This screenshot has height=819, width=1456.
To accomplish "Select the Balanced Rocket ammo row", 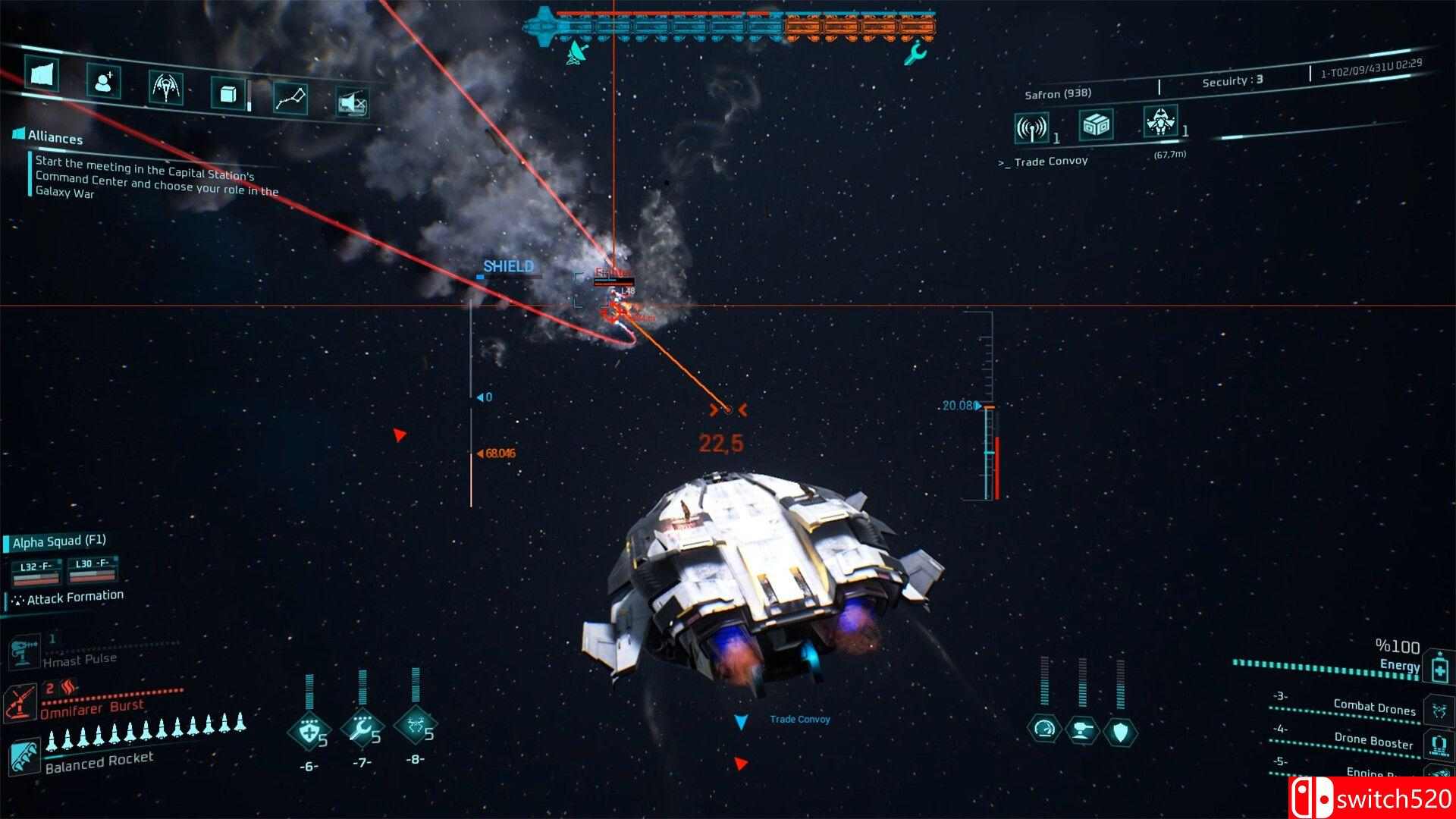I will (99, 757).
